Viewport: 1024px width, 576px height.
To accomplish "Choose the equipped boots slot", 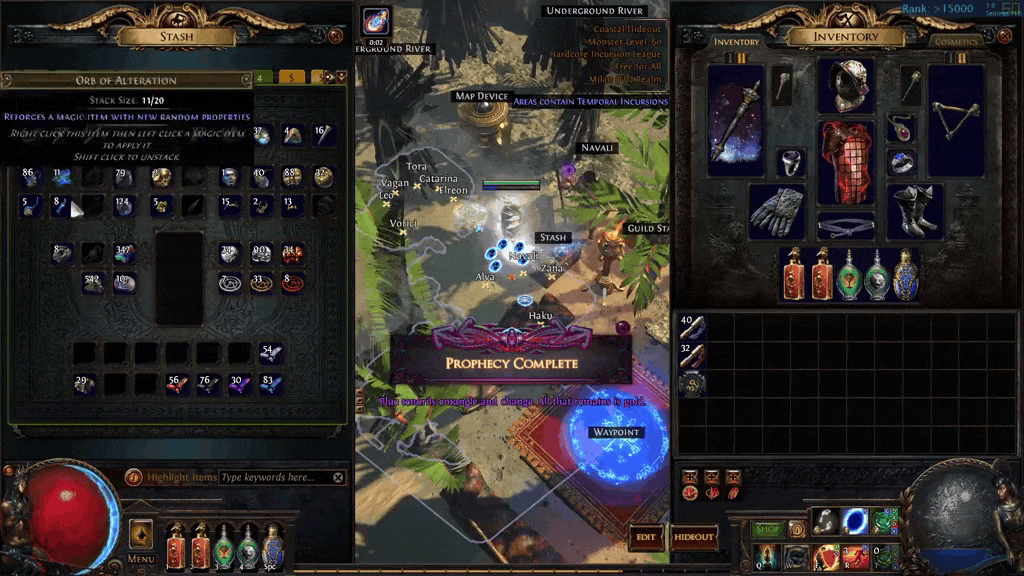I will tap(914, 210).
